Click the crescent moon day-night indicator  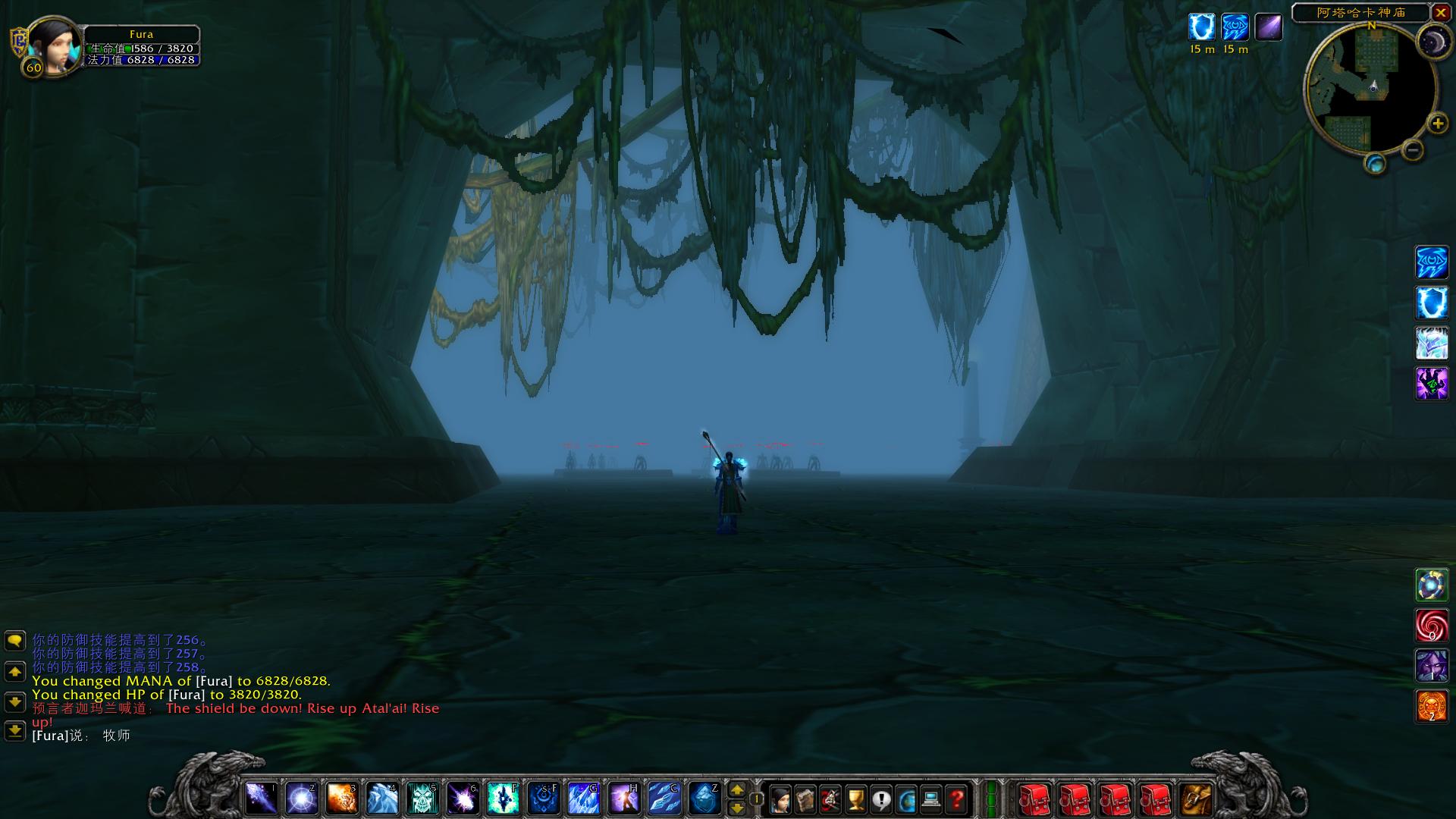point(1433,40)
